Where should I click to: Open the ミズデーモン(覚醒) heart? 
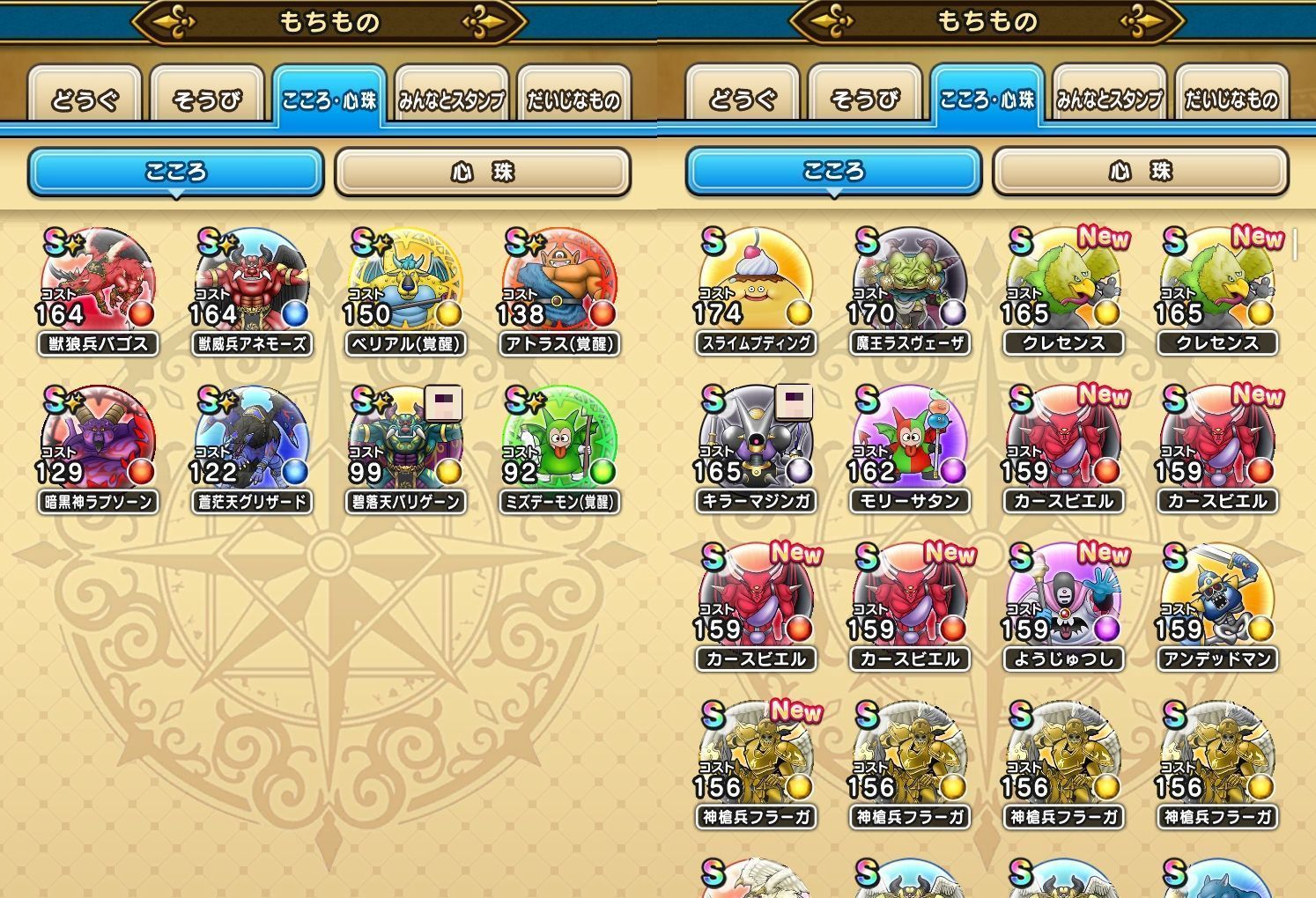(x=559, y=442)
